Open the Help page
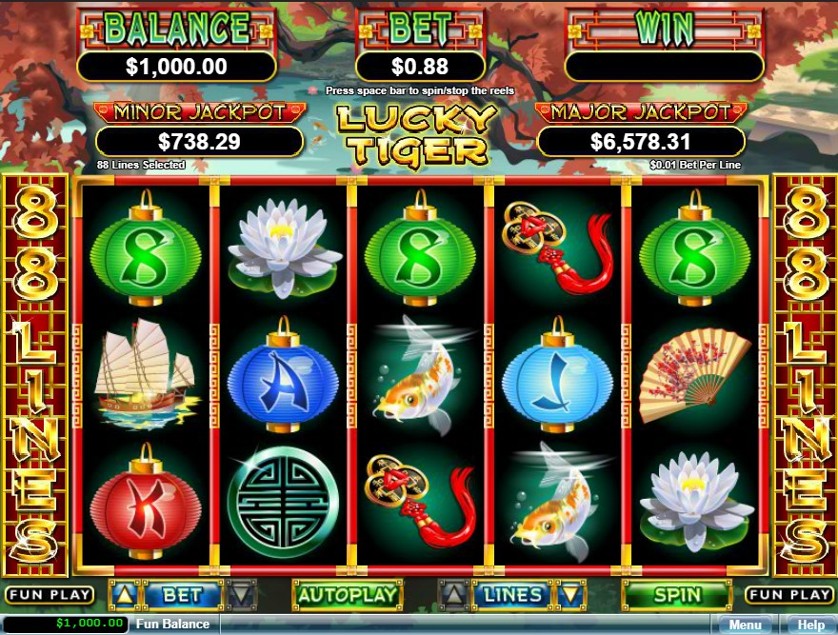Screen dimensions: 838x635 (x=810, y=625)
